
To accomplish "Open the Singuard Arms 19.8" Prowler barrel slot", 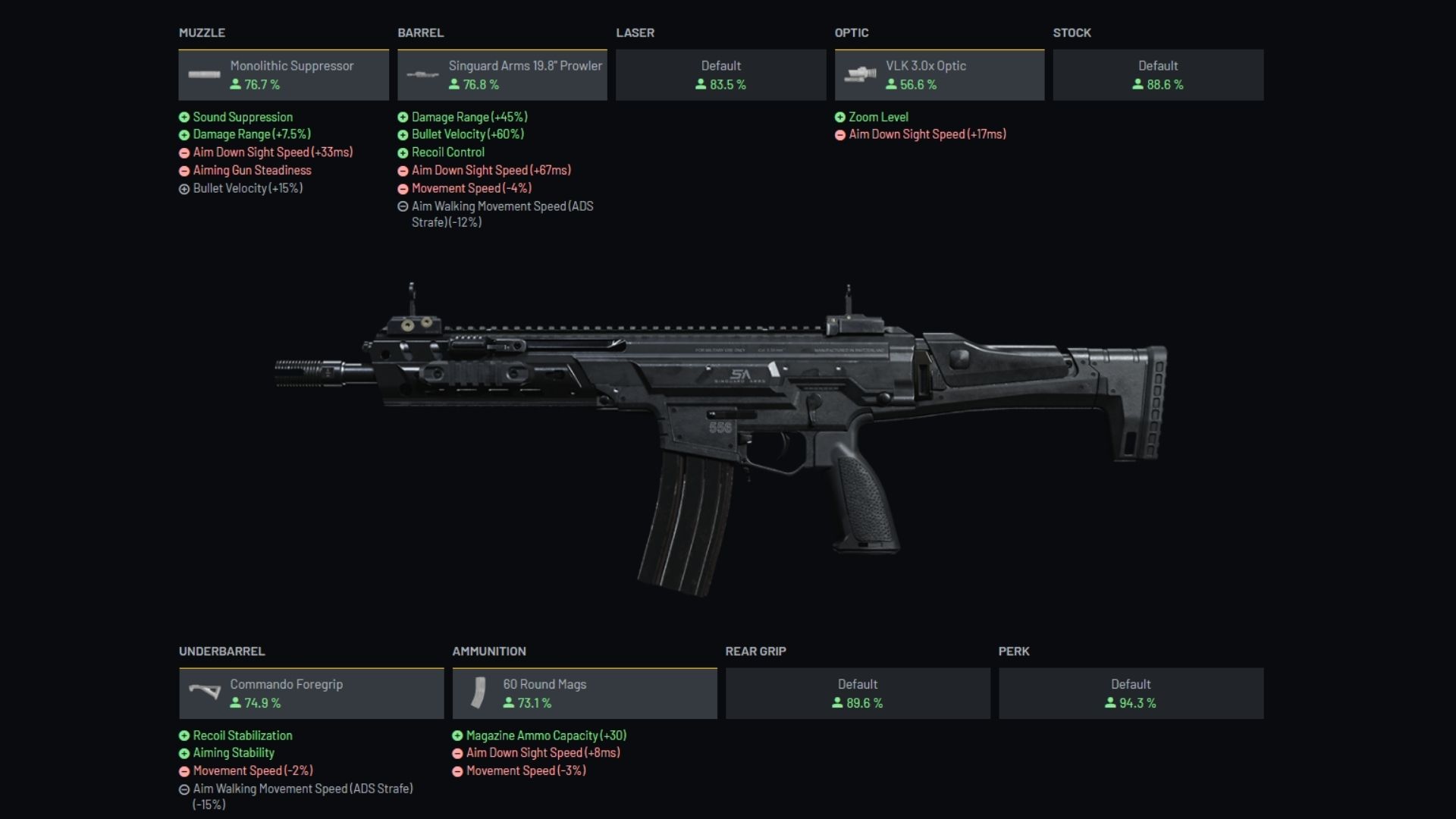I will click(502, 75).
